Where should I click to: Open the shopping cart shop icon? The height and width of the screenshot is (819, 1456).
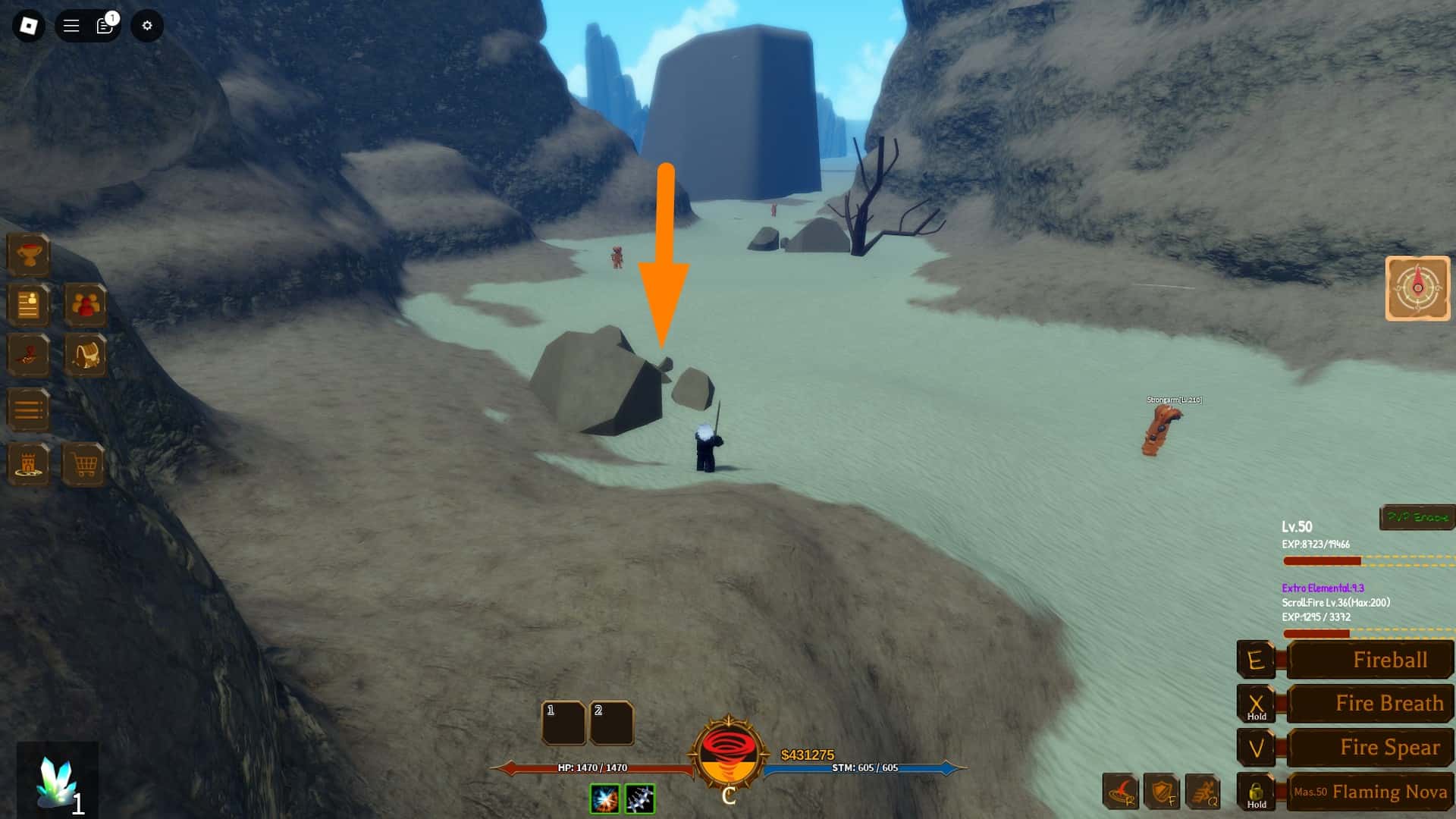click(x=86, y=464)
